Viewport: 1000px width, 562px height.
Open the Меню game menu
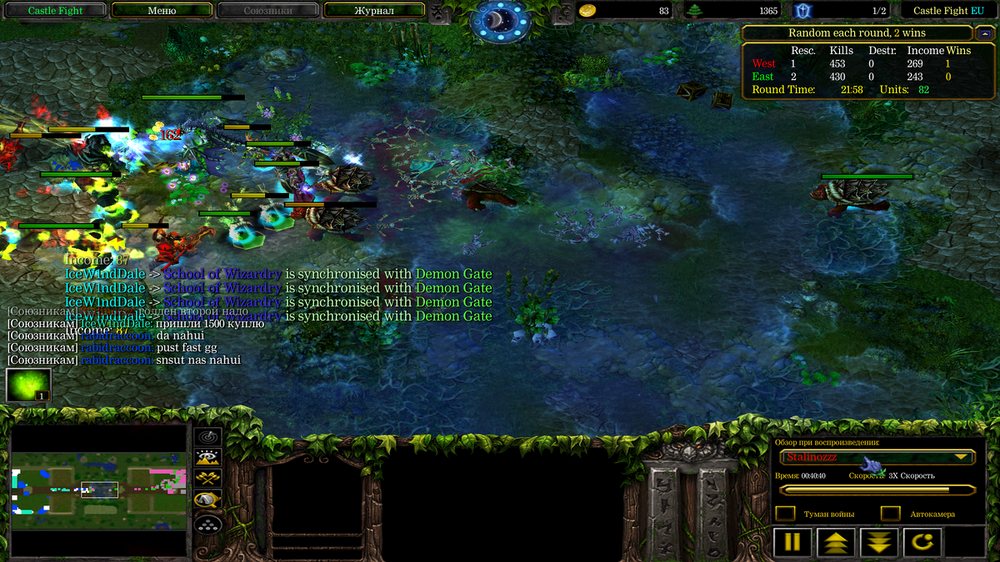pos(161,10)
